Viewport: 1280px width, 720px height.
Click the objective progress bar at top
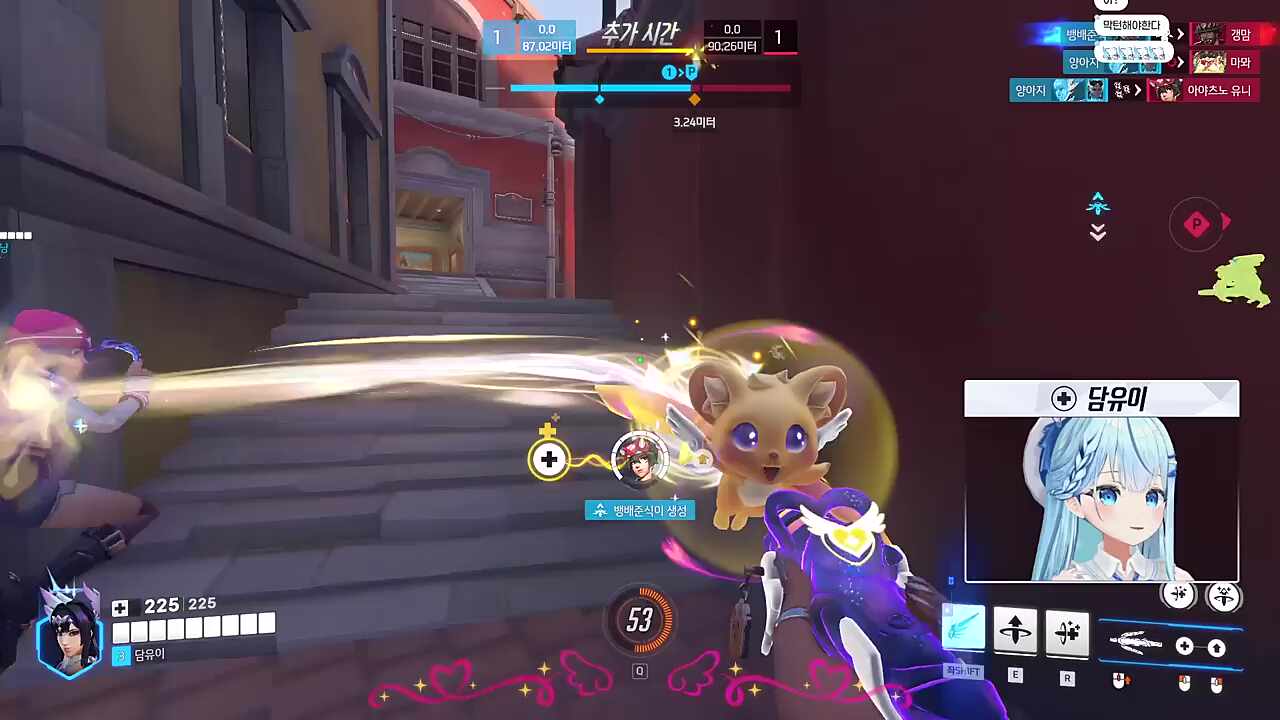pos(650,89)
